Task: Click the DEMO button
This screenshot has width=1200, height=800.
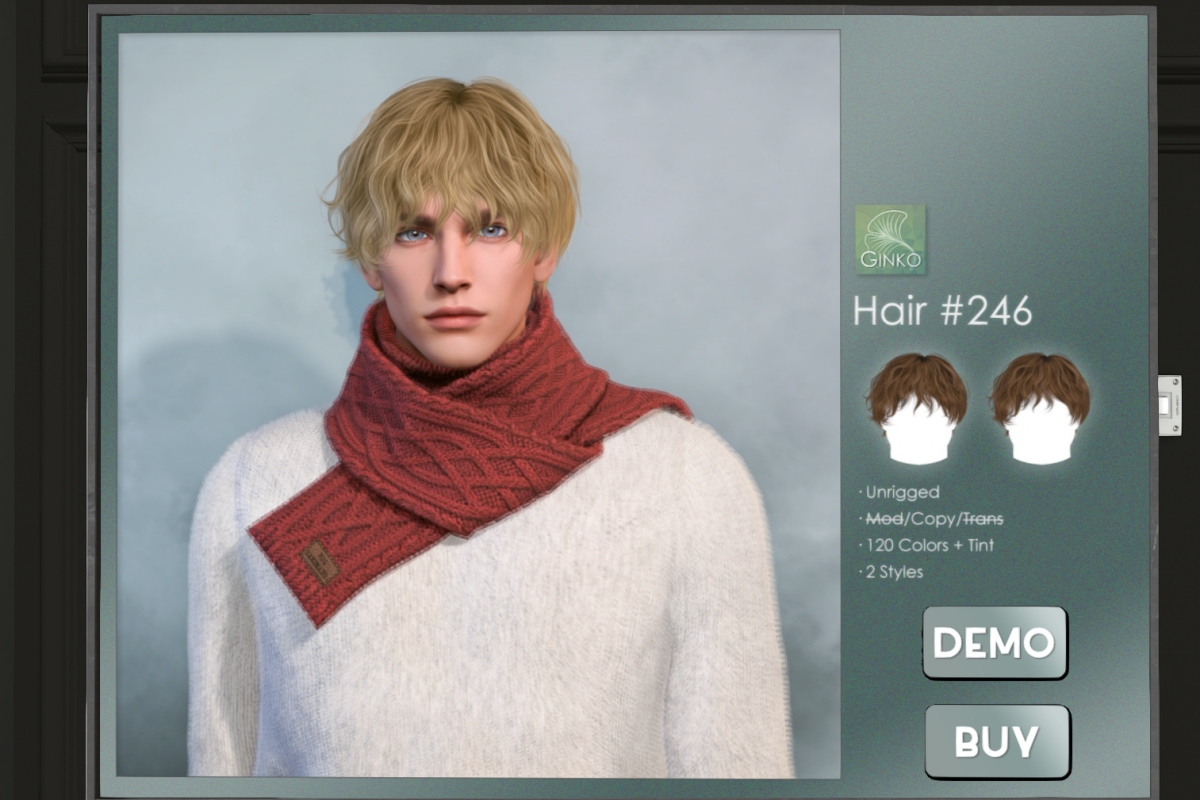Action: (994, 642)
